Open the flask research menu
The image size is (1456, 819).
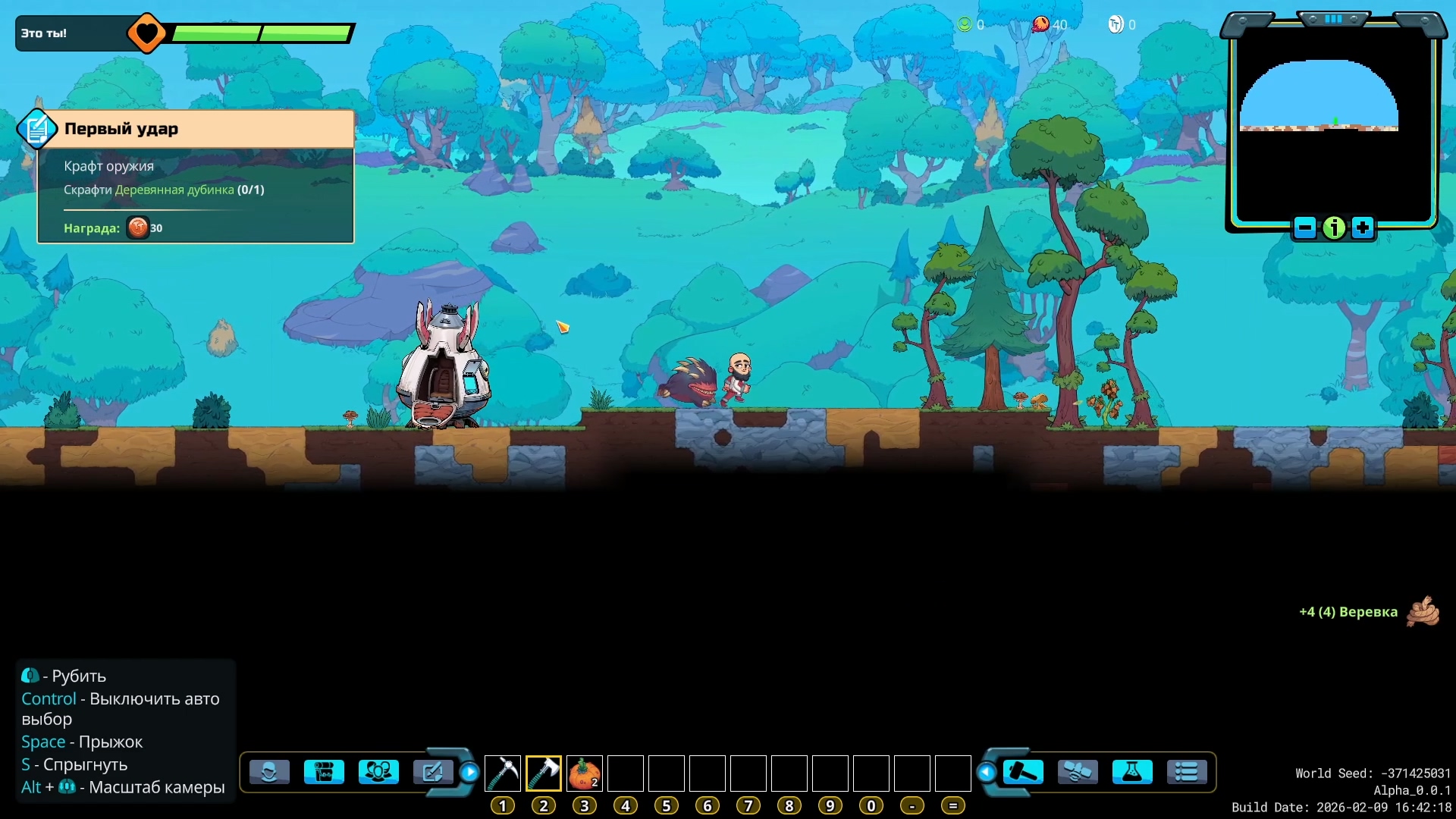point(1132,772)
